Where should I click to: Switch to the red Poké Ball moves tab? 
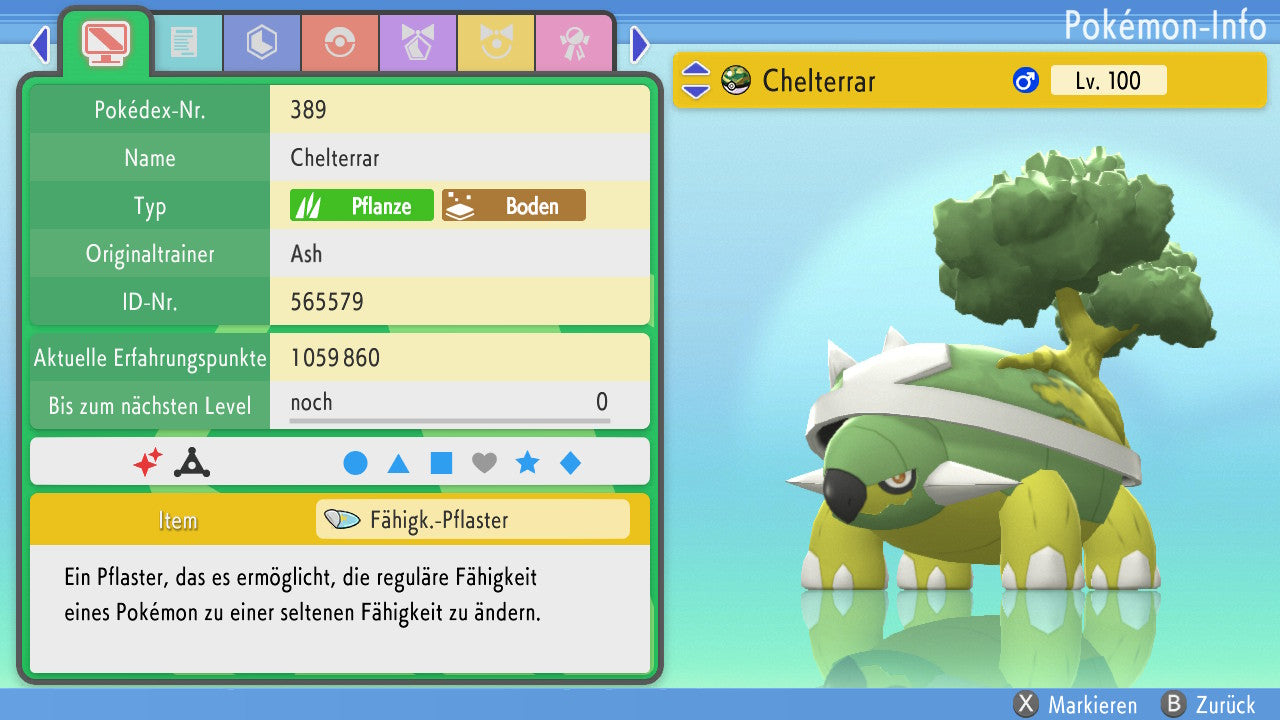pos(339,43)
